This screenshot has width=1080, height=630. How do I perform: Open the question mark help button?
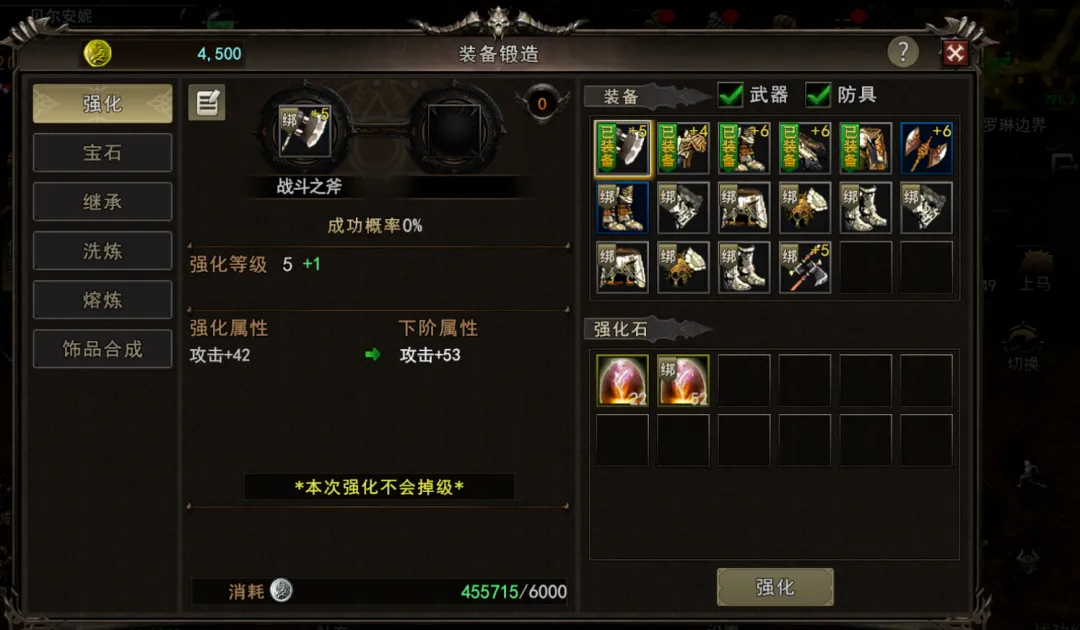[903, 52]
